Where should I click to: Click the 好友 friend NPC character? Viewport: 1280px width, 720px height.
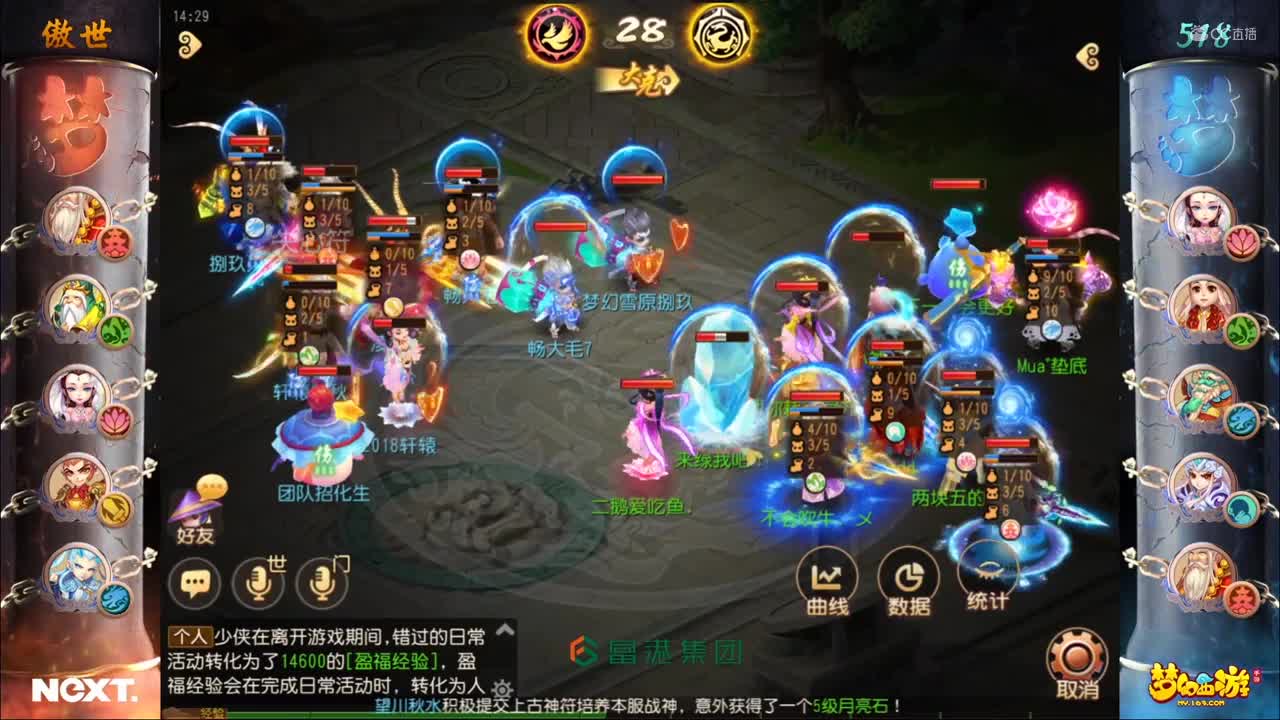click(193, 513)
